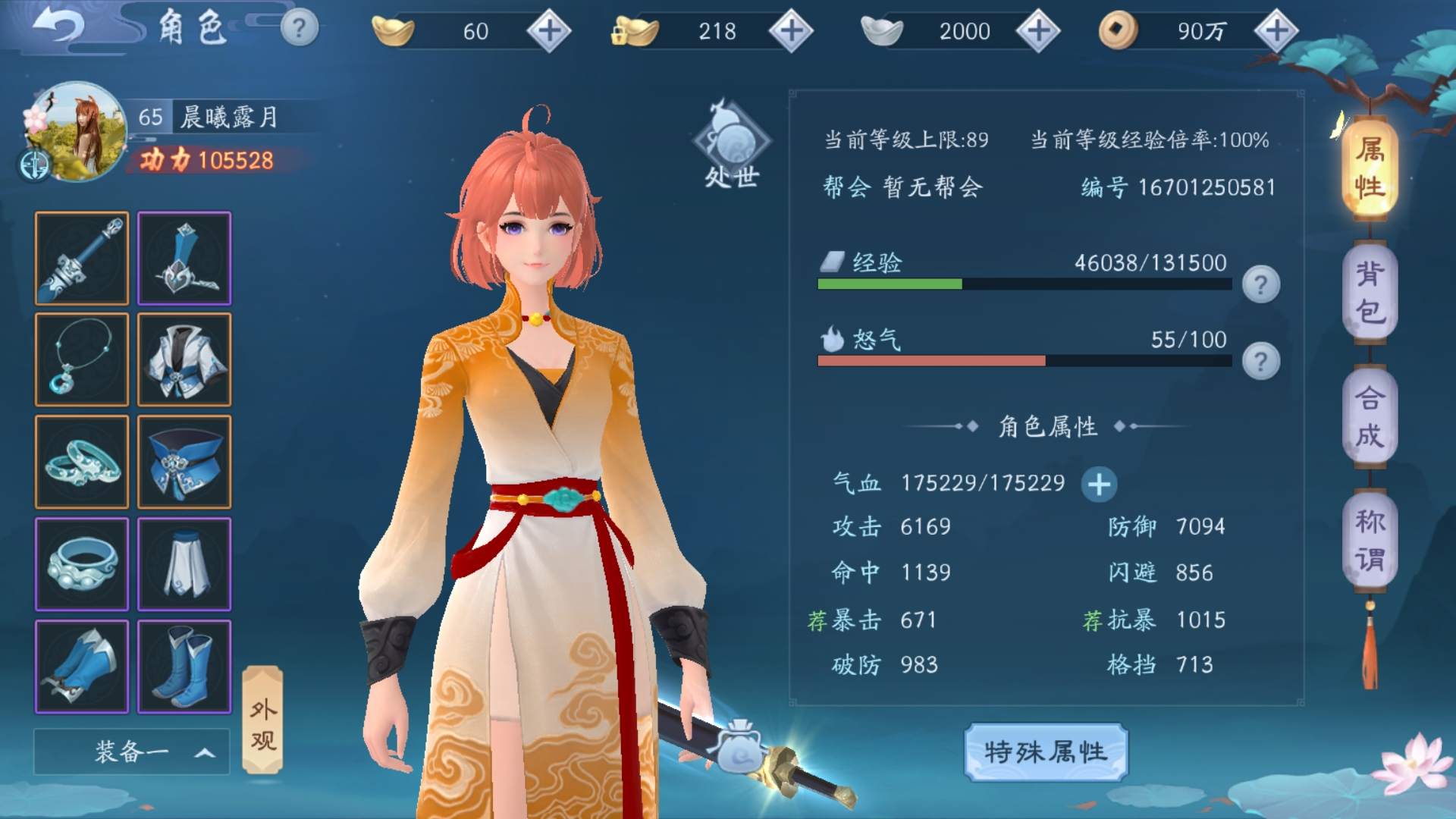Select the necklace equipment slot
The width and height of the screenshot is (1456, 819).
coord(81,359)
